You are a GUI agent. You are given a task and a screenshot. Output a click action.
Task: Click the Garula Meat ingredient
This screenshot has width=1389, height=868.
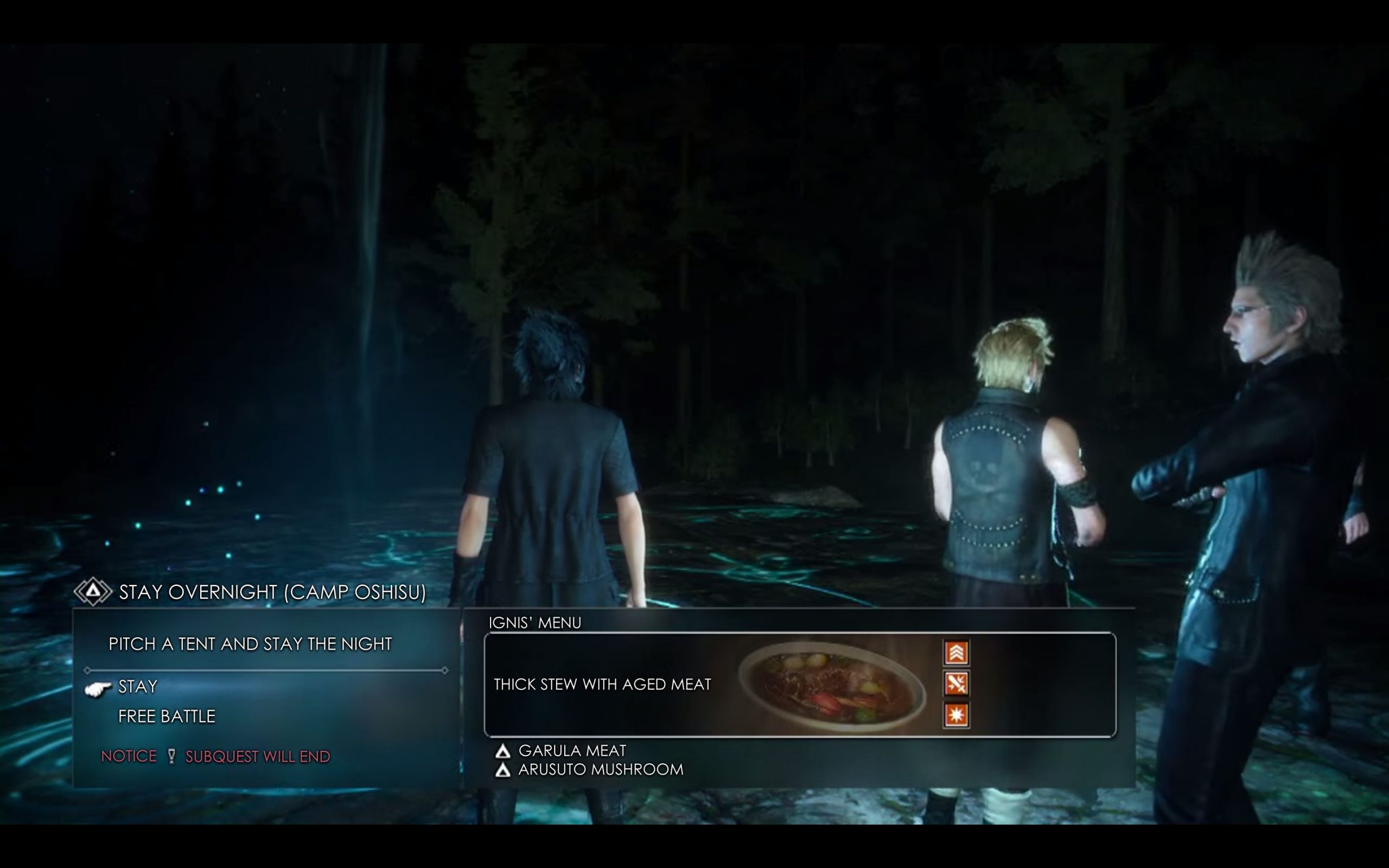572,751
